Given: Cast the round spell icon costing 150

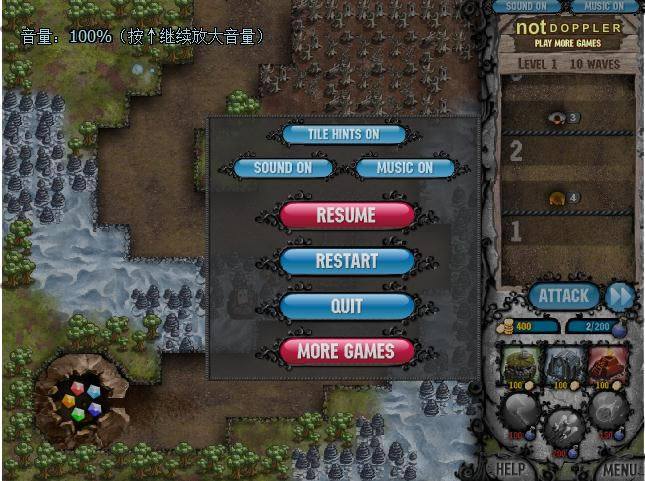Looking at the screenshot, I should click(609, 410).
